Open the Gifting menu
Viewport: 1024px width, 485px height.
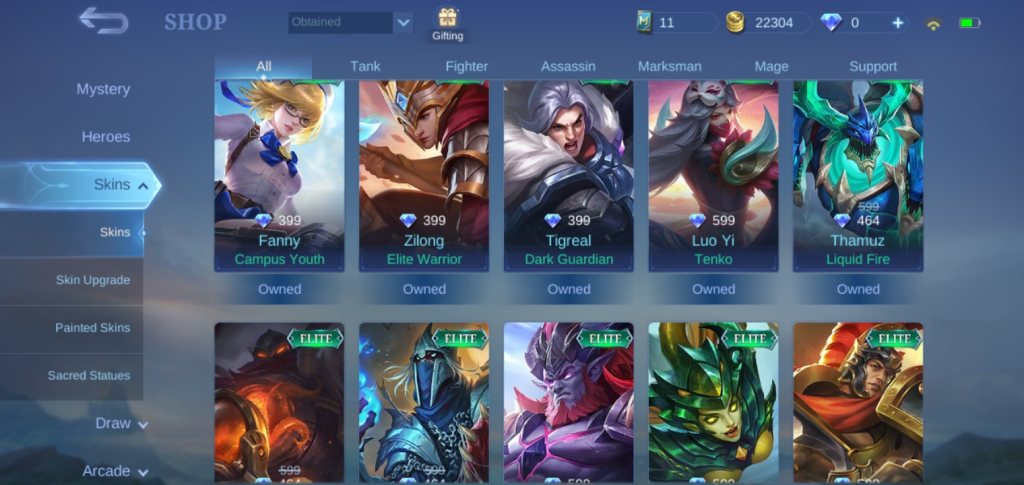click(447, 23)
